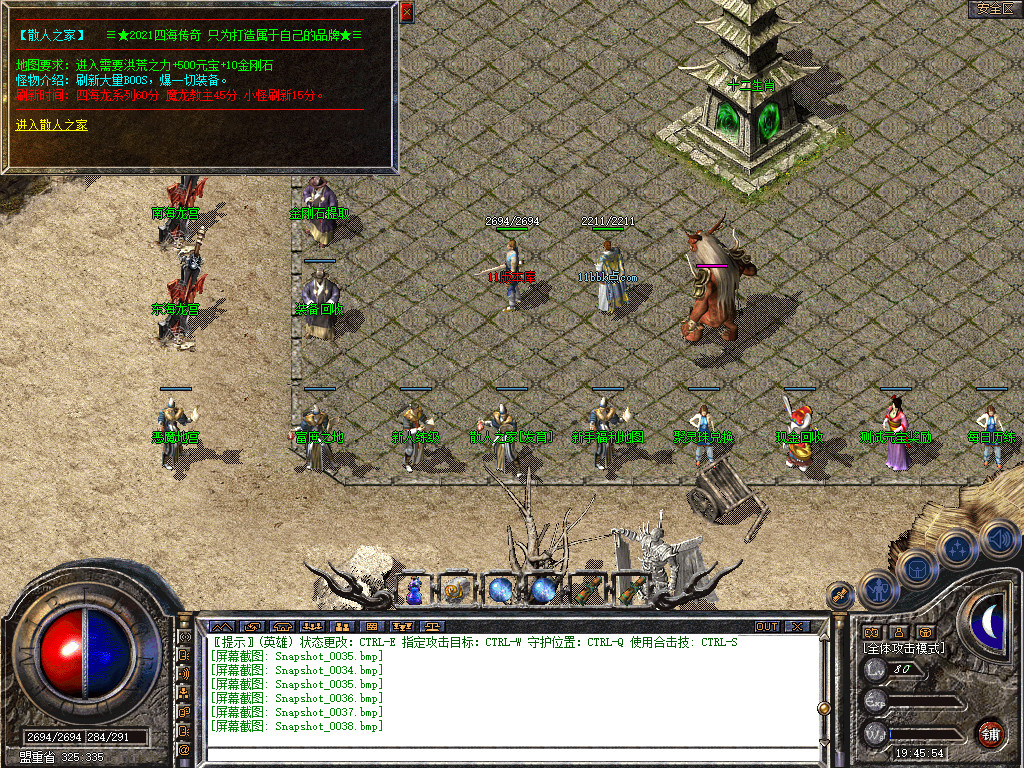The height and width of the screenshot is (768, 1024).
Task: Click the X button beside OUT
Action: [x=797, y=627]
